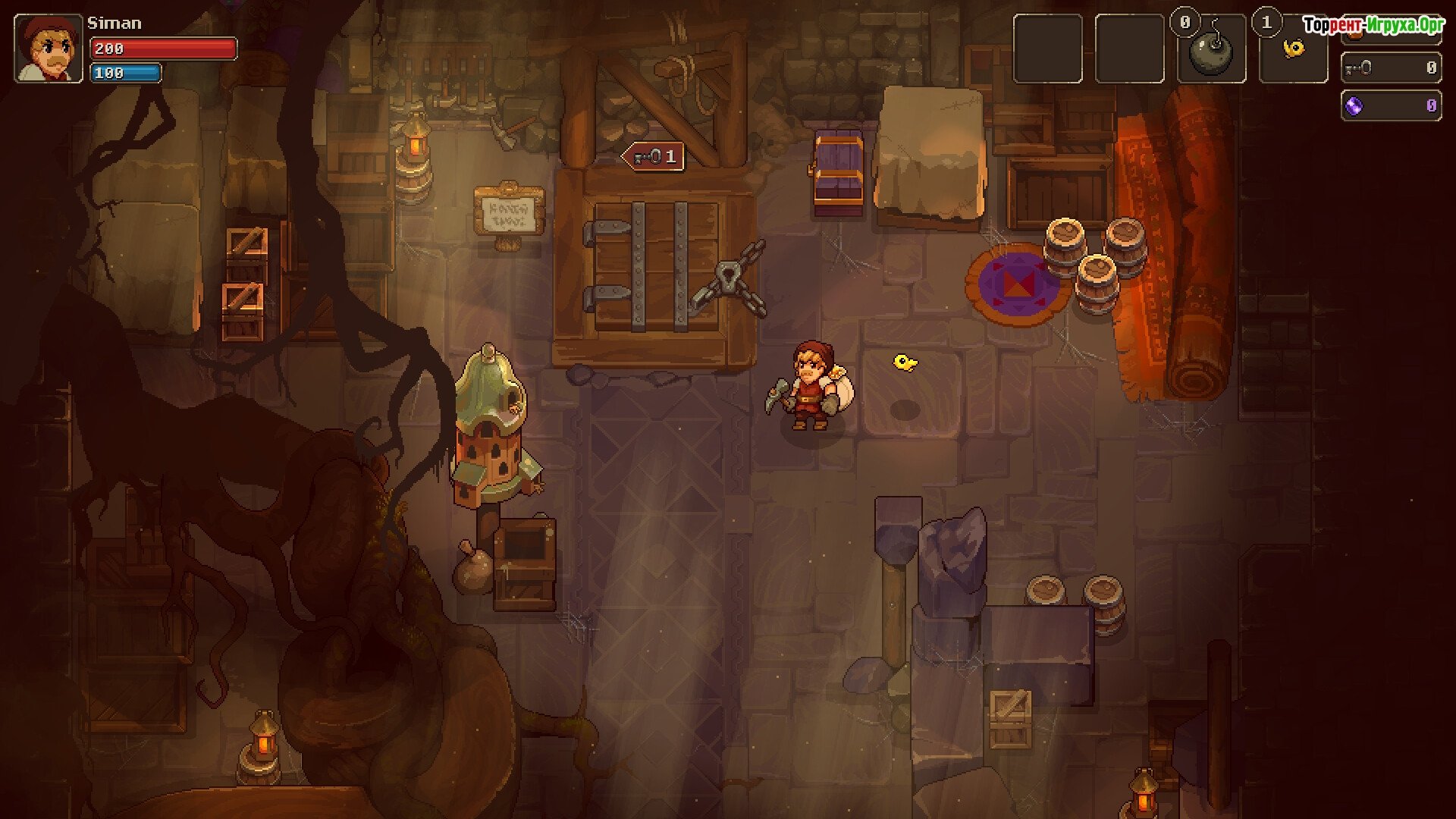Click Siman's character portrait
Viewport: 1456px width, 819px height.
[x=49, y=49]
